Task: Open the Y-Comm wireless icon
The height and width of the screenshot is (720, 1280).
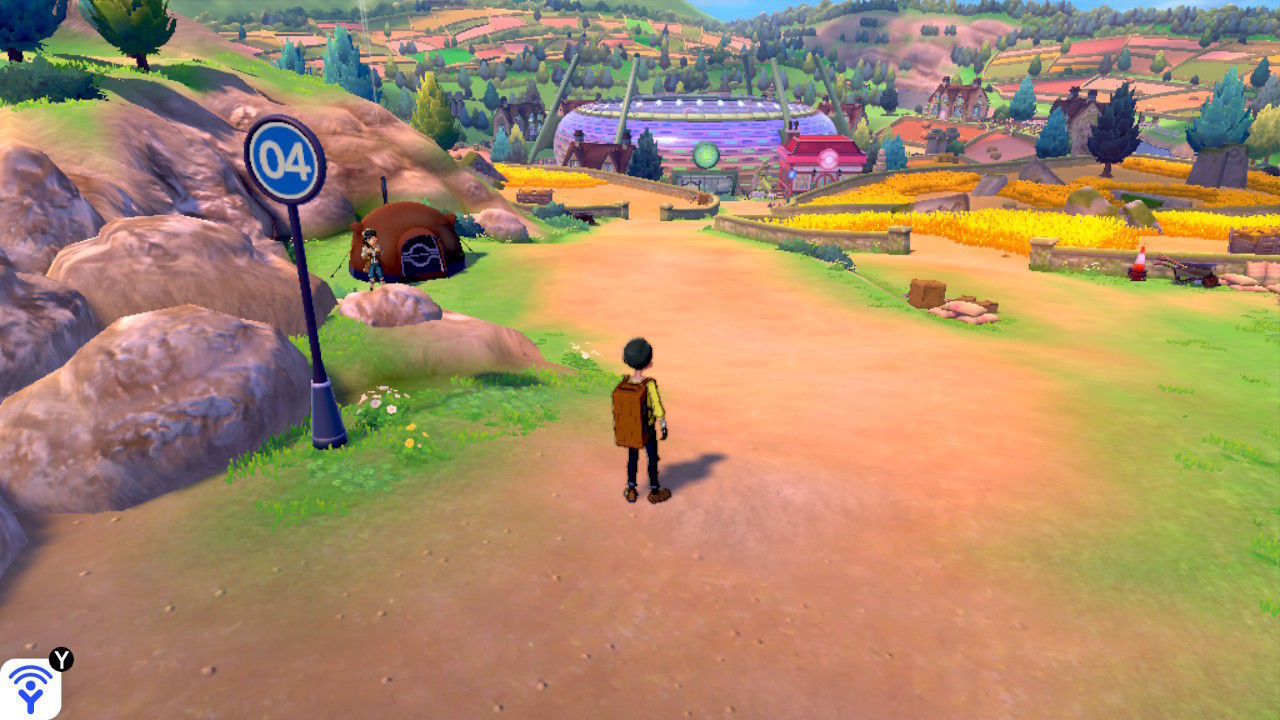Action: point(30,689)
